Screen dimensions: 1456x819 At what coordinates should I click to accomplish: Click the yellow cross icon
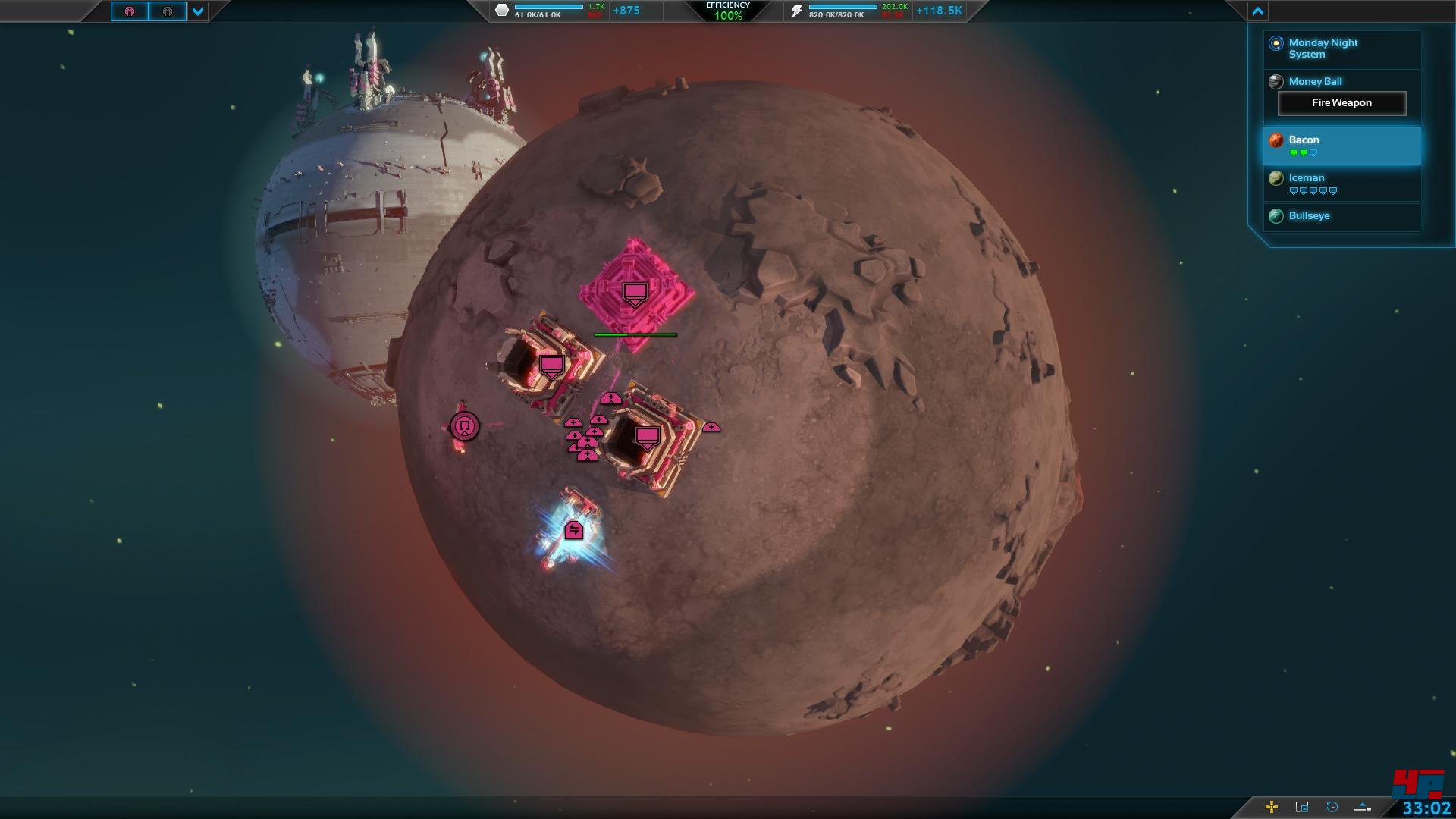pos(1272,807)
